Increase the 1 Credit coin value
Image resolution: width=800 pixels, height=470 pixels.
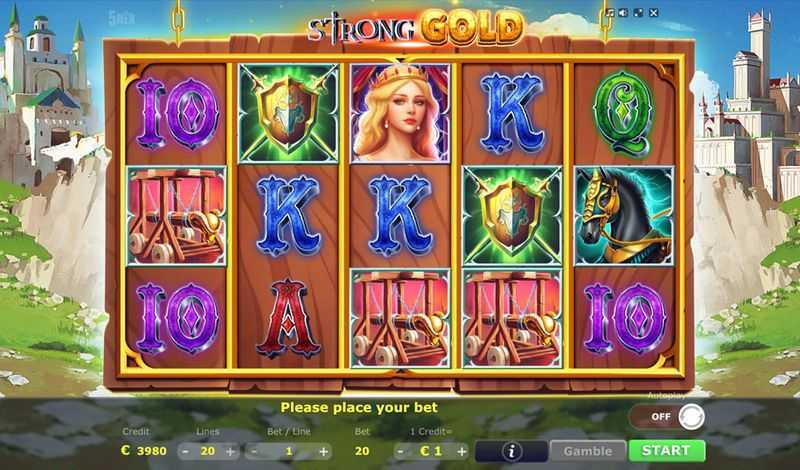tap(460, 451)
